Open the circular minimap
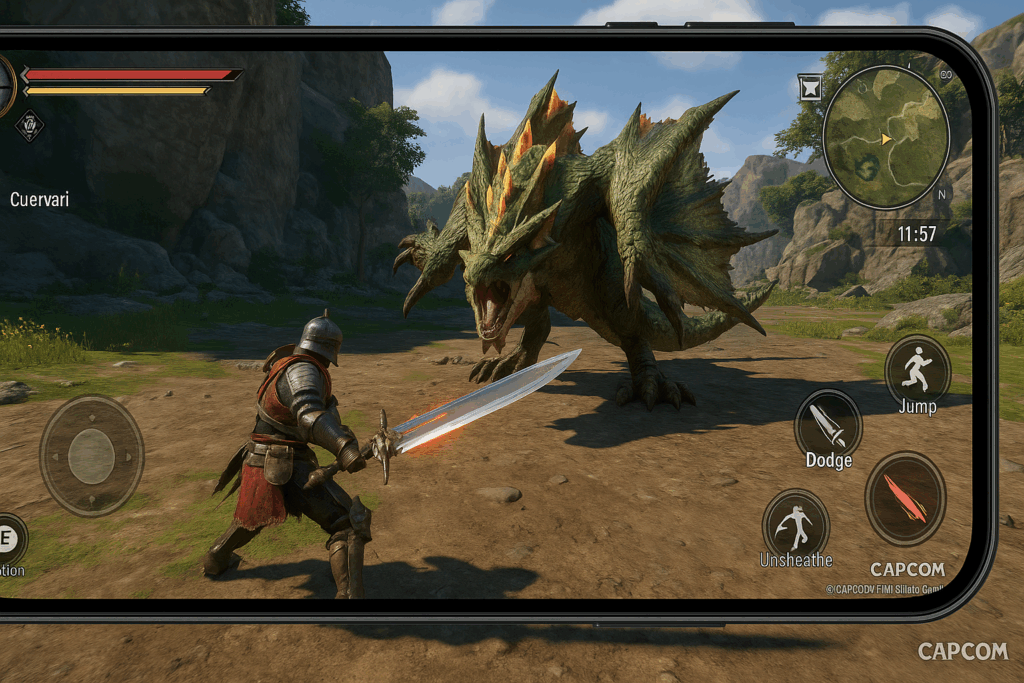 coord(885,137)
